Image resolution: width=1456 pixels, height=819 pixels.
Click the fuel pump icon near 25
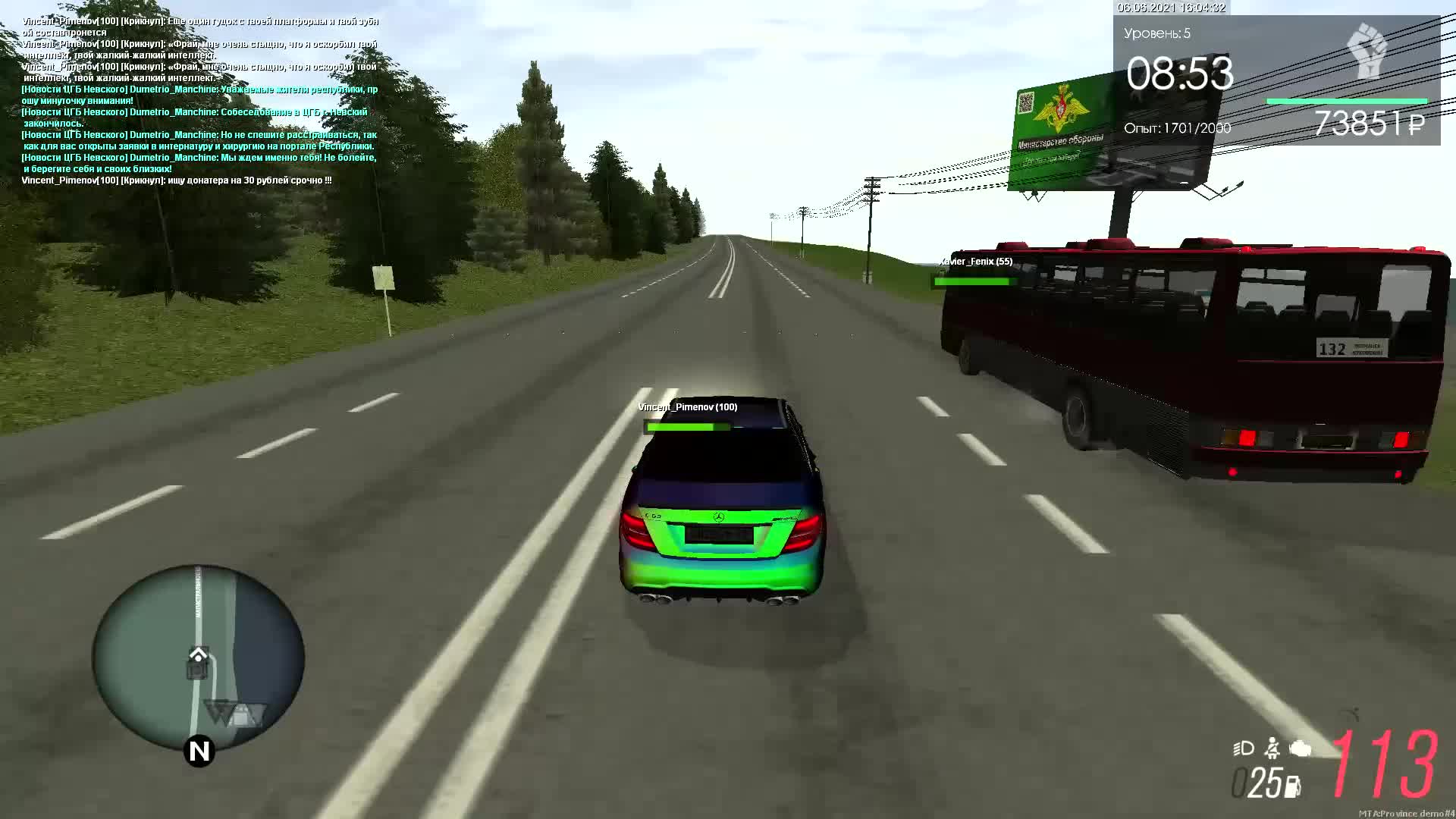[x=1291, y=787]
